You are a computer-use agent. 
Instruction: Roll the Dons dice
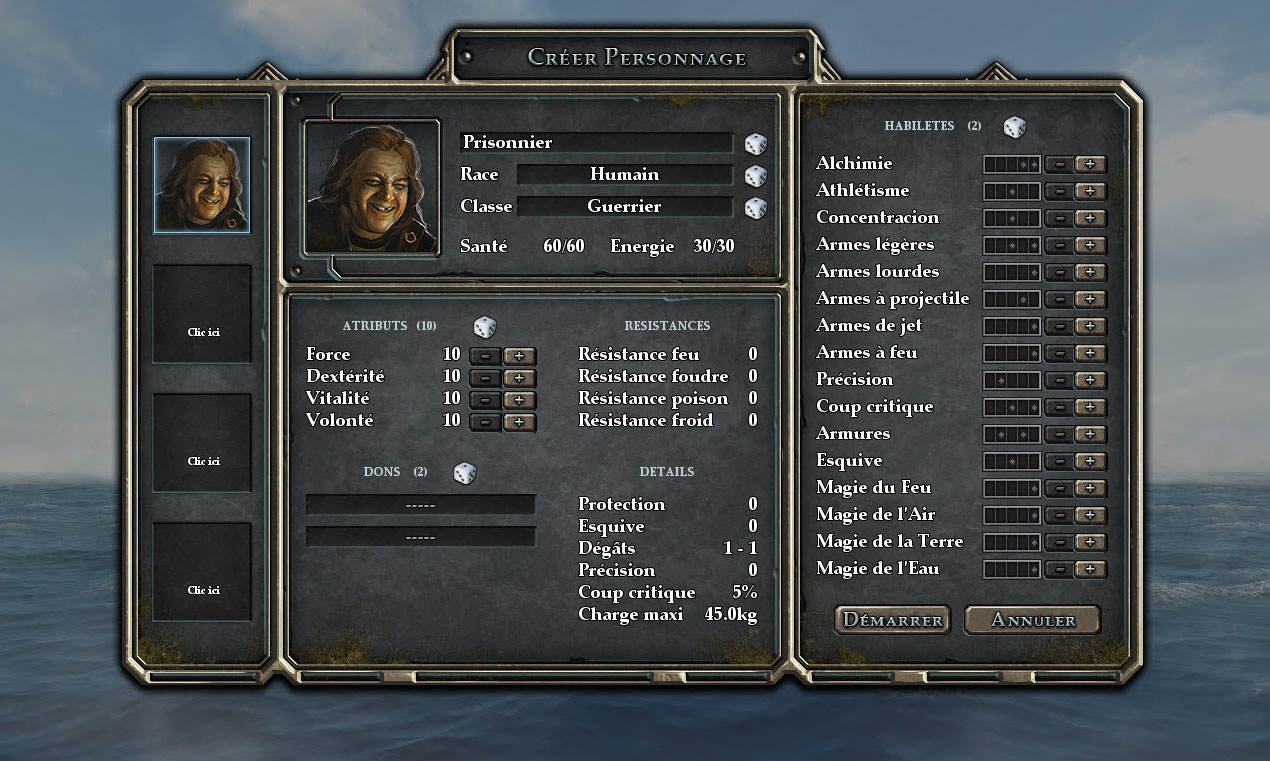[x=465, y=473]
